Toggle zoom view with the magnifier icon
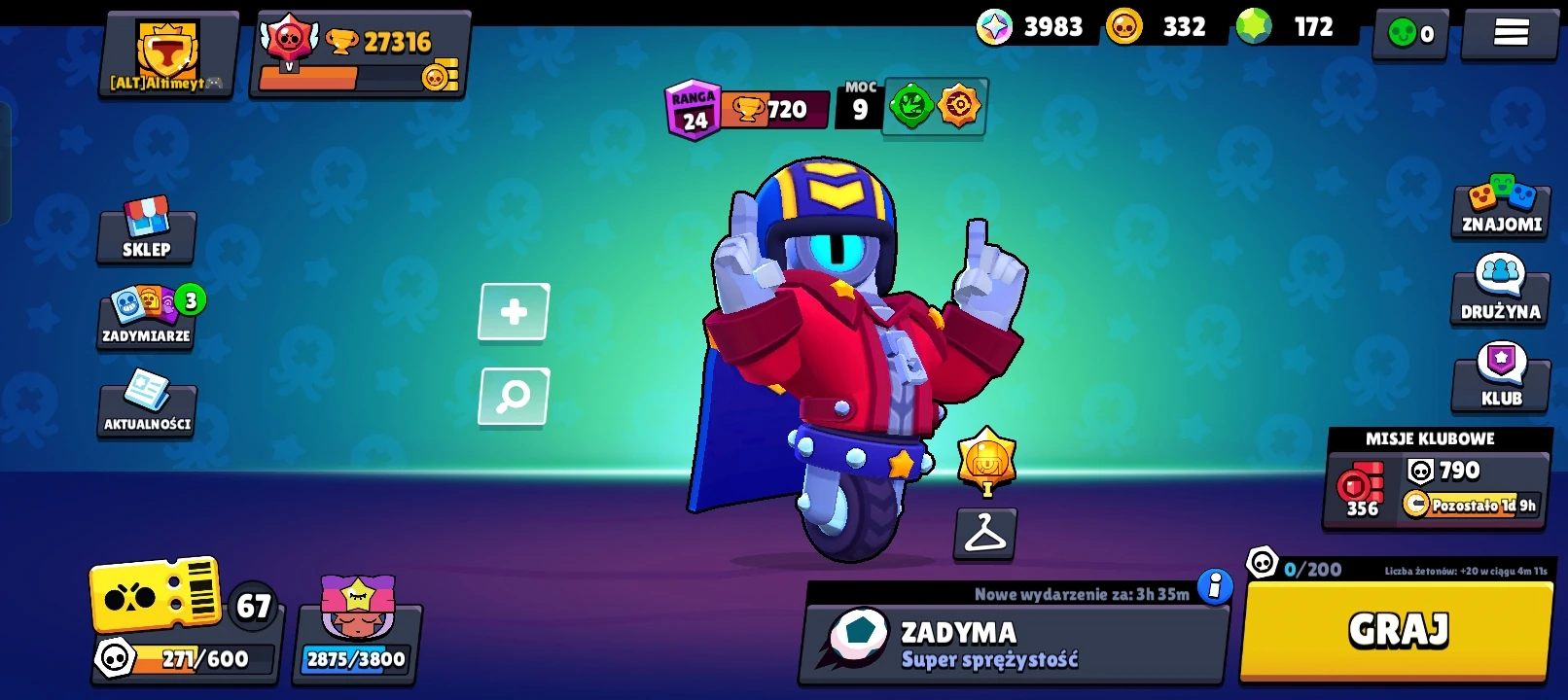 coord(514,396)
